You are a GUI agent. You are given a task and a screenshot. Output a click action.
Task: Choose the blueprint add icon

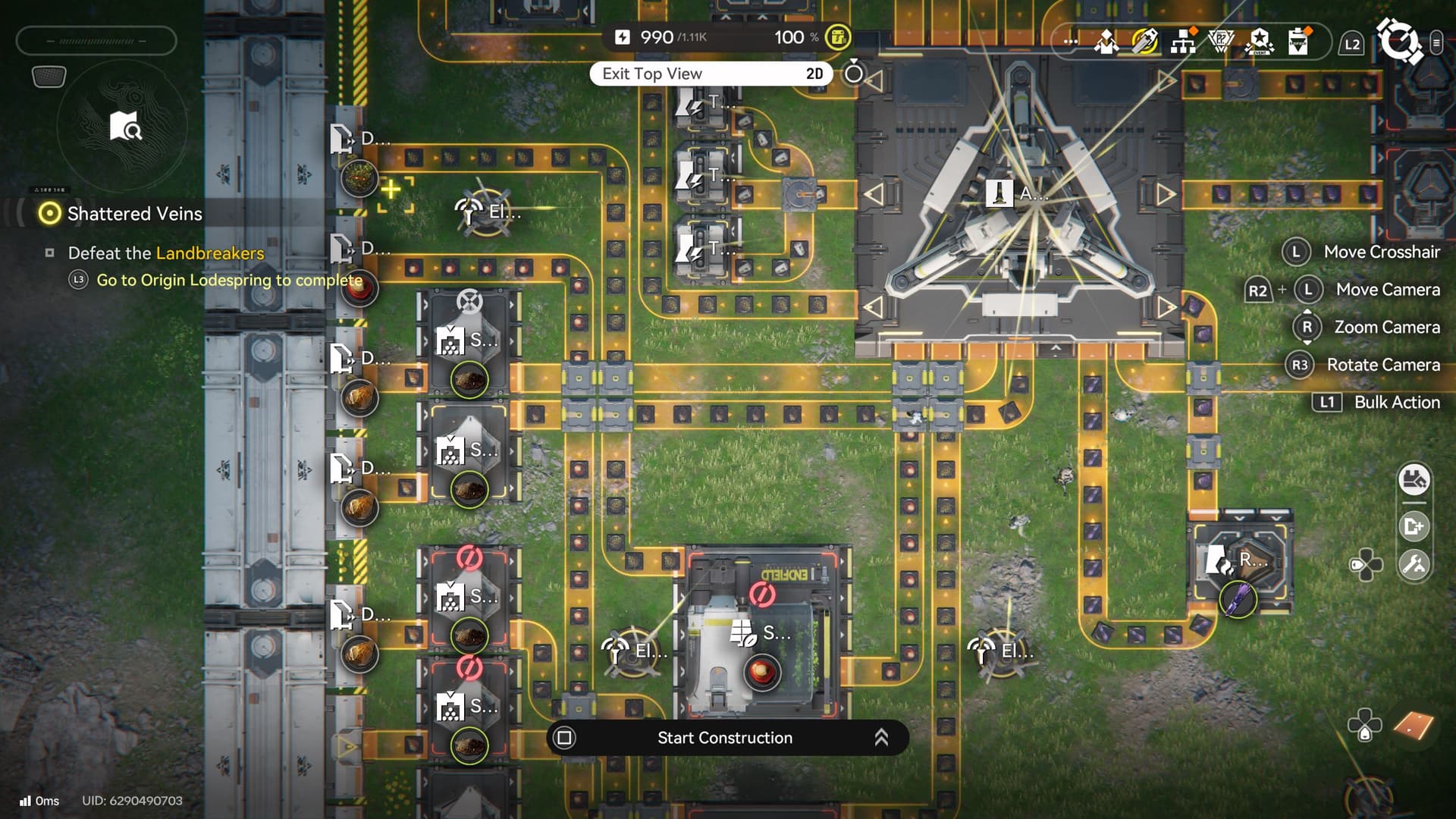(1414, 526)
